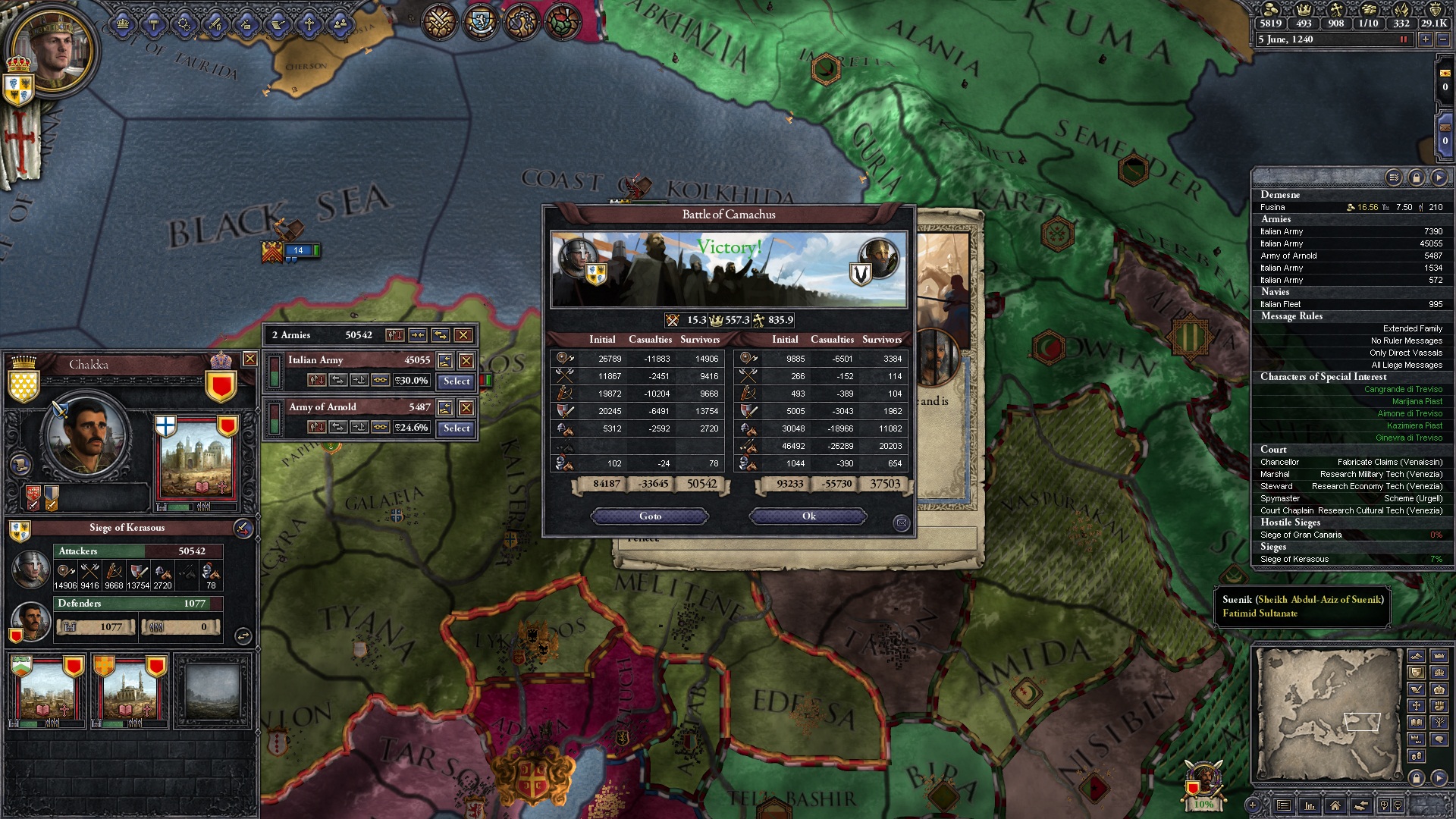Close the 2 Armies selection panel

click(463, 335)
